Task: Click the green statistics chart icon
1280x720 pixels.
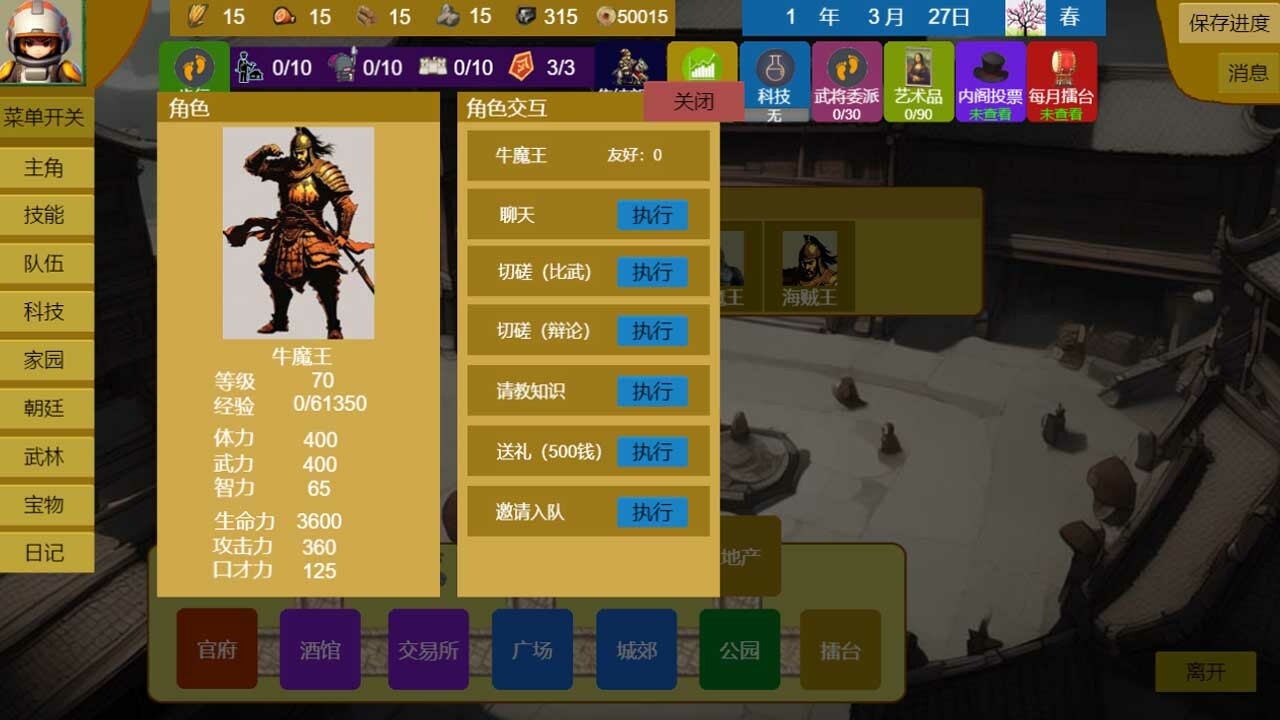Action: click(x=700, y=62)
